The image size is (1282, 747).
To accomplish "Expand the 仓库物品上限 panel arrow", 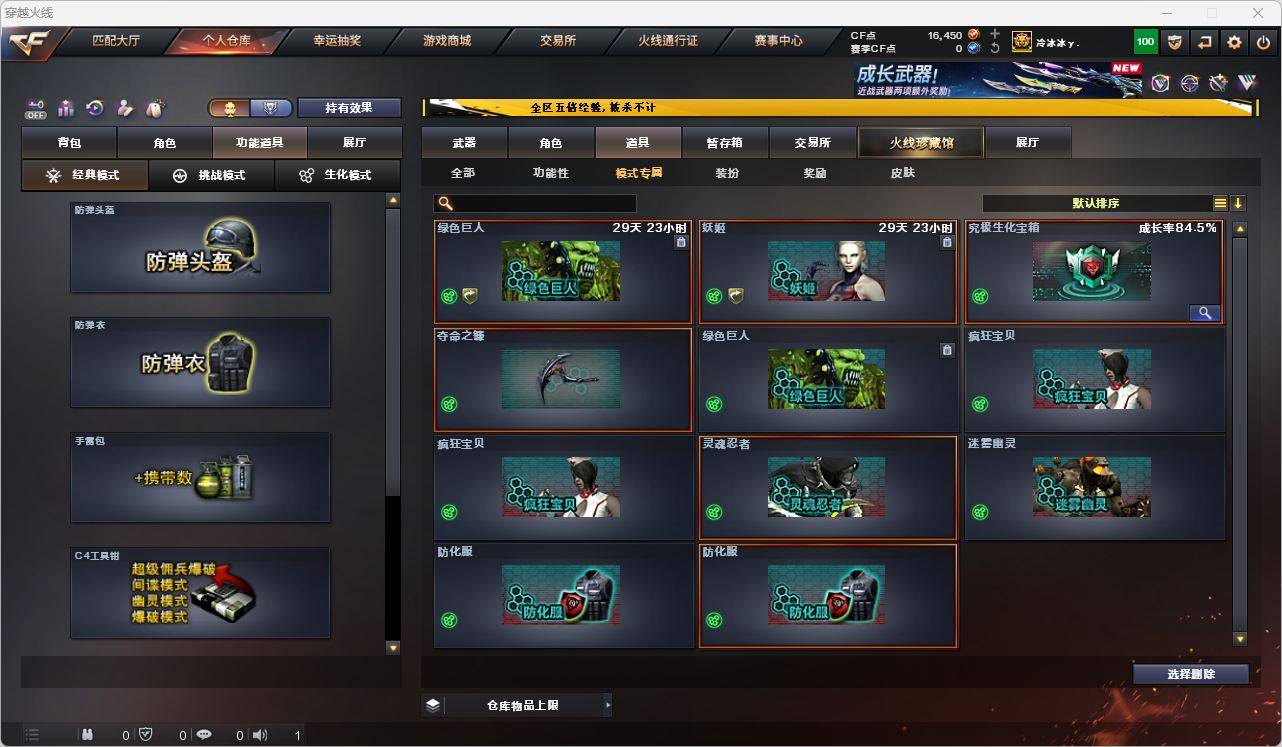I will point(607,704).
